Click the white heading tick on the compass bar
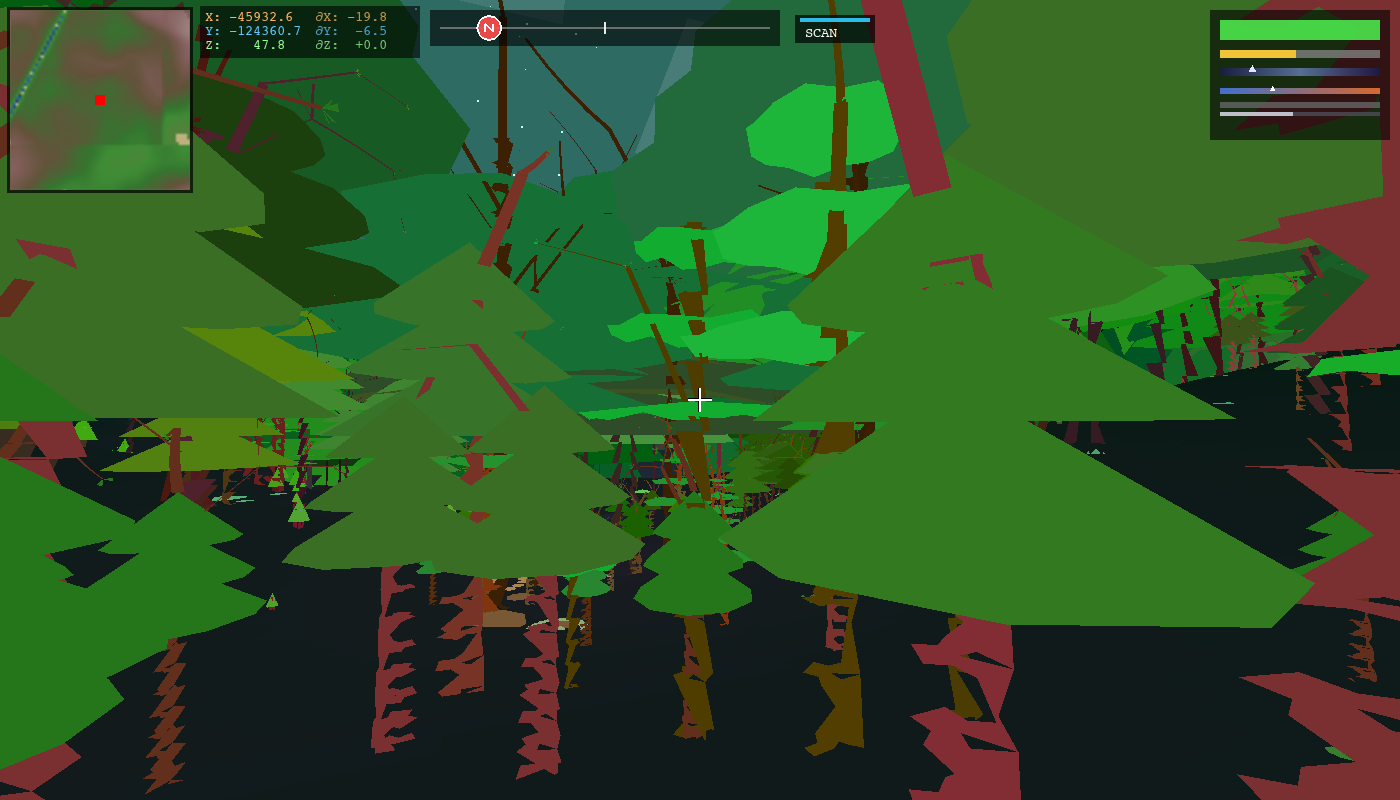The height and width of the screenshot is (800, 1400). (604, 28)
